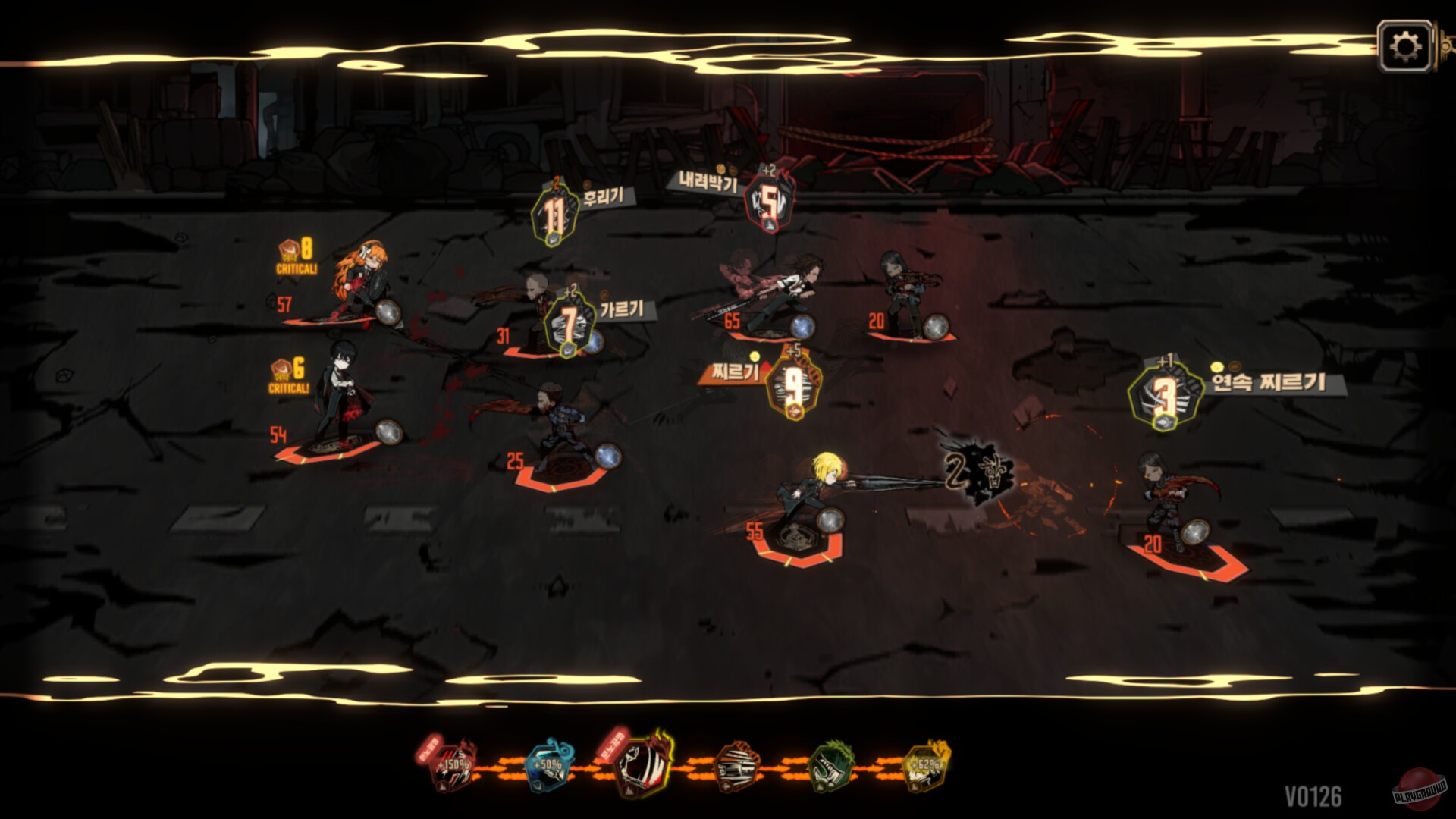Pick the green skill icon in chain

pos(832,766)
